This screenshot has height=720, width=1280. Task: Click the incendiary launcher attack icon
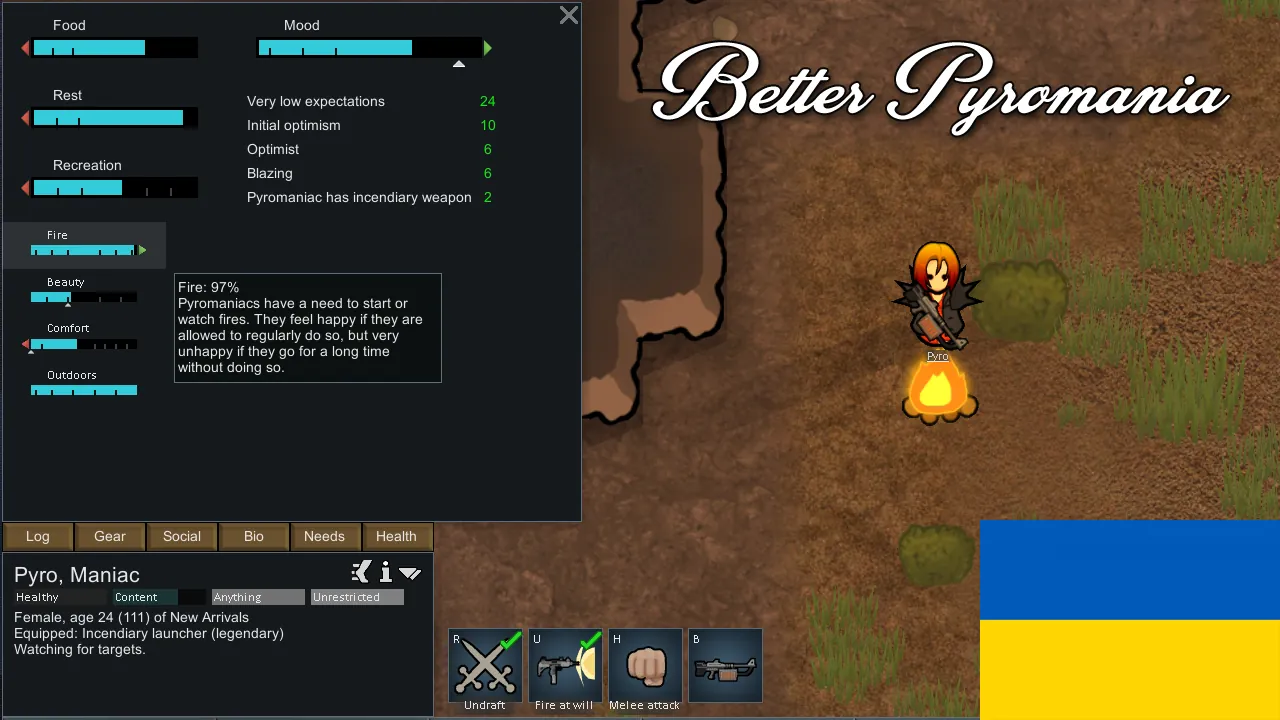click(725, 666)
